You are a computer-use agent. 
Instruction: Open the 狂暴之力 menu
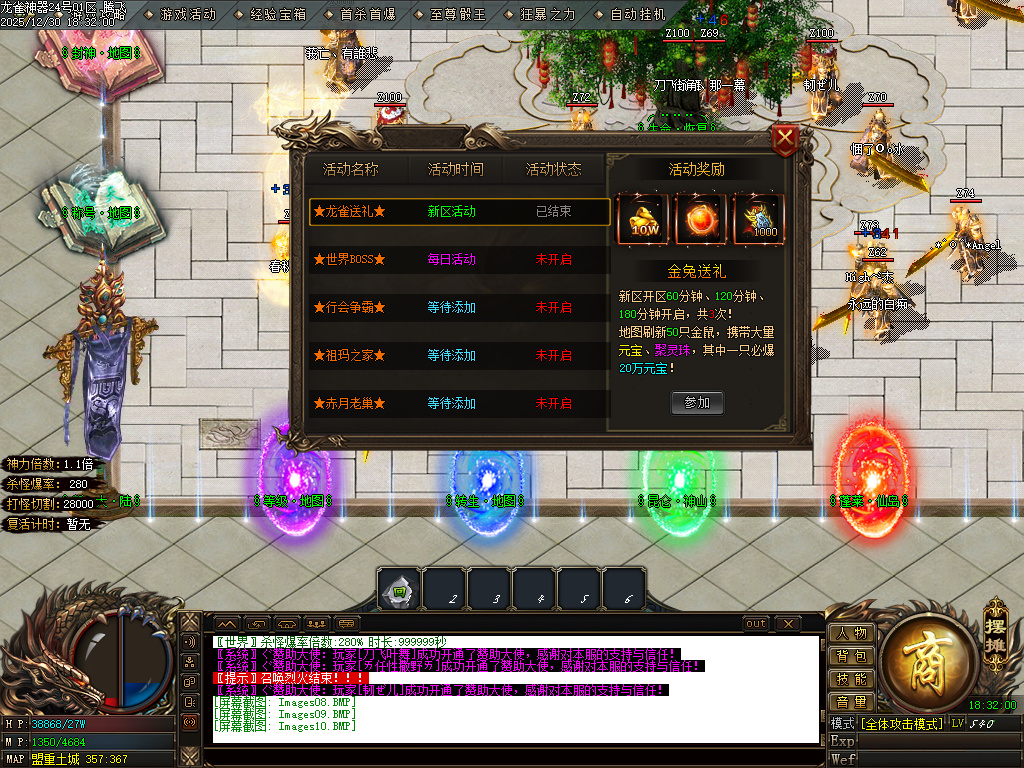coord(541,15)
